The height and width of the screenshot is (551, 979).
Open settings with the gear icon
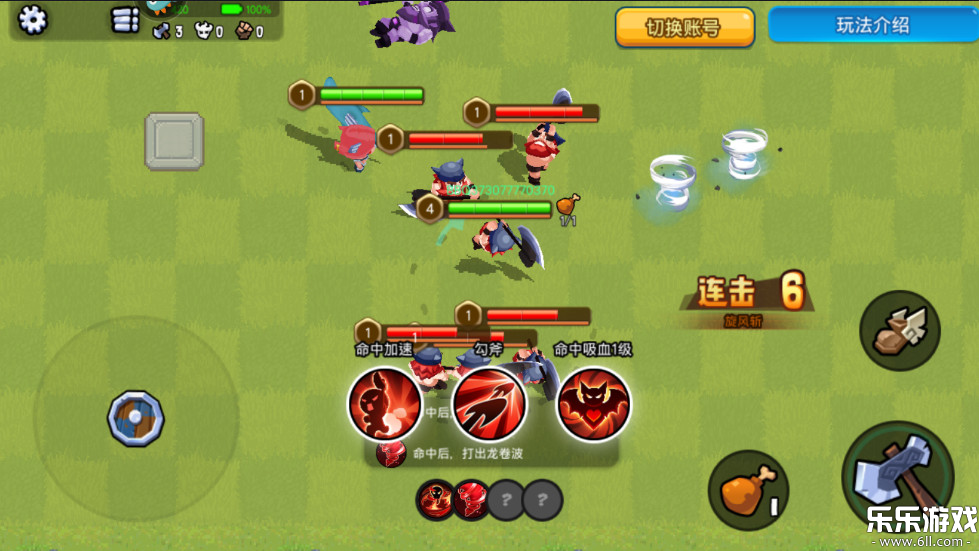point(33,19)
